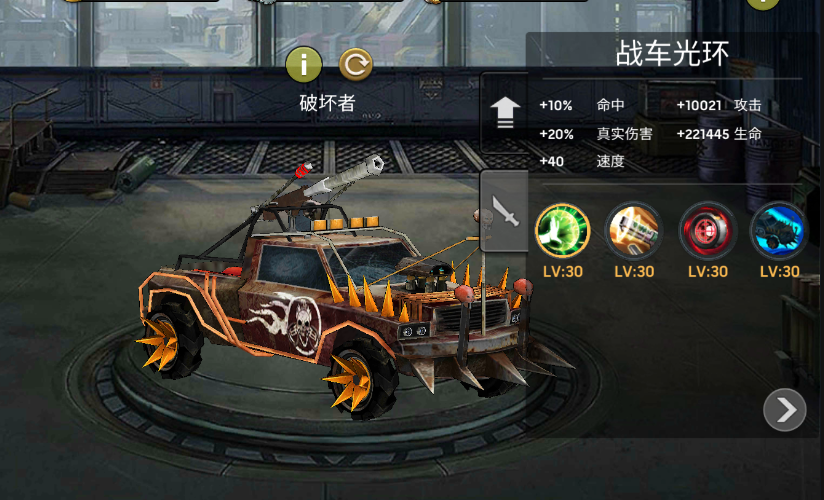Image resolution: width=824 pixels, height=500 pixels.
Task: Open the vehicle info button
Action: [x=304, y=66]
